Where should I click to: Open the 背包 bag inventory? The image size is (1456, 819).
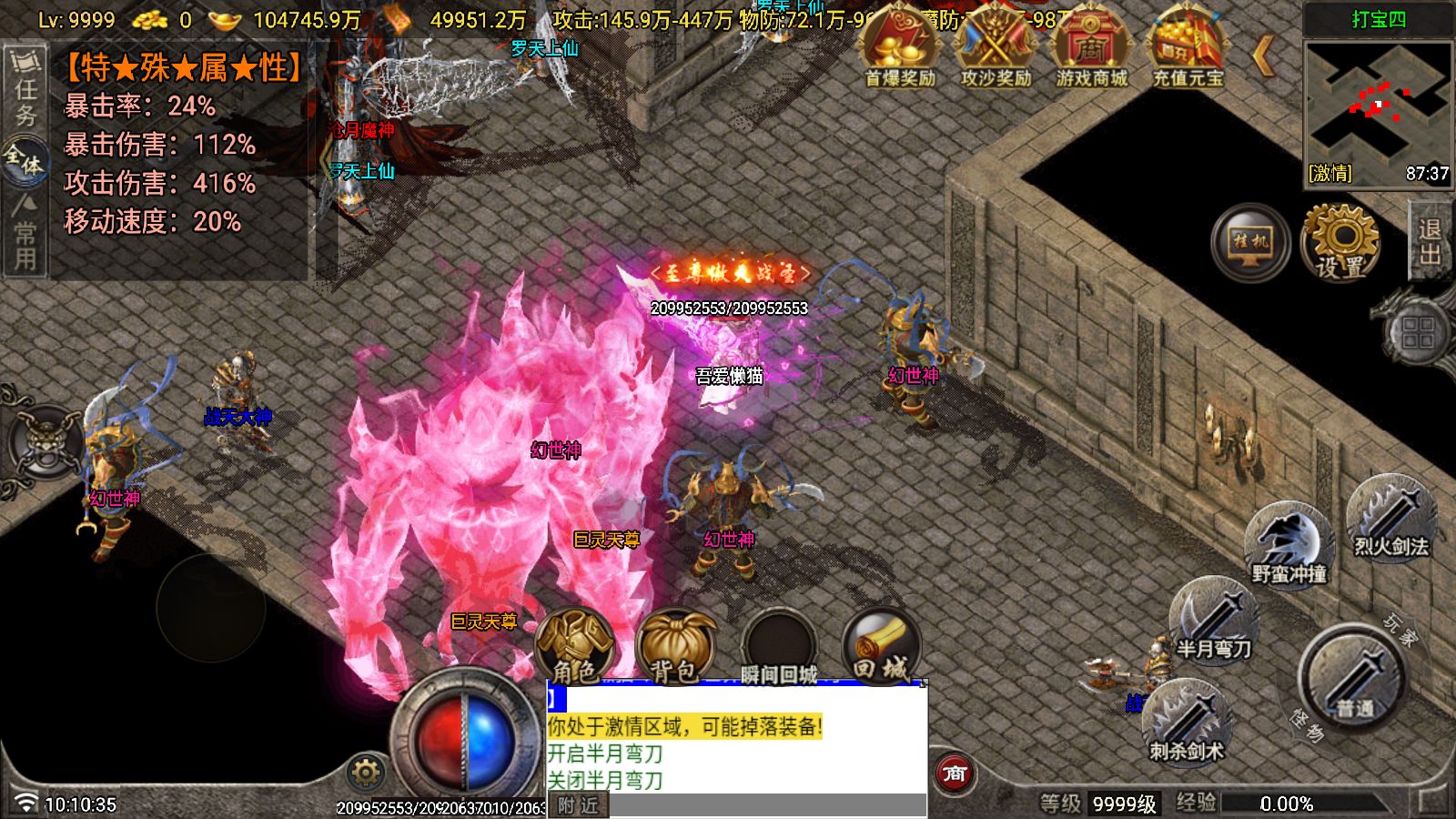pos(674,647)
